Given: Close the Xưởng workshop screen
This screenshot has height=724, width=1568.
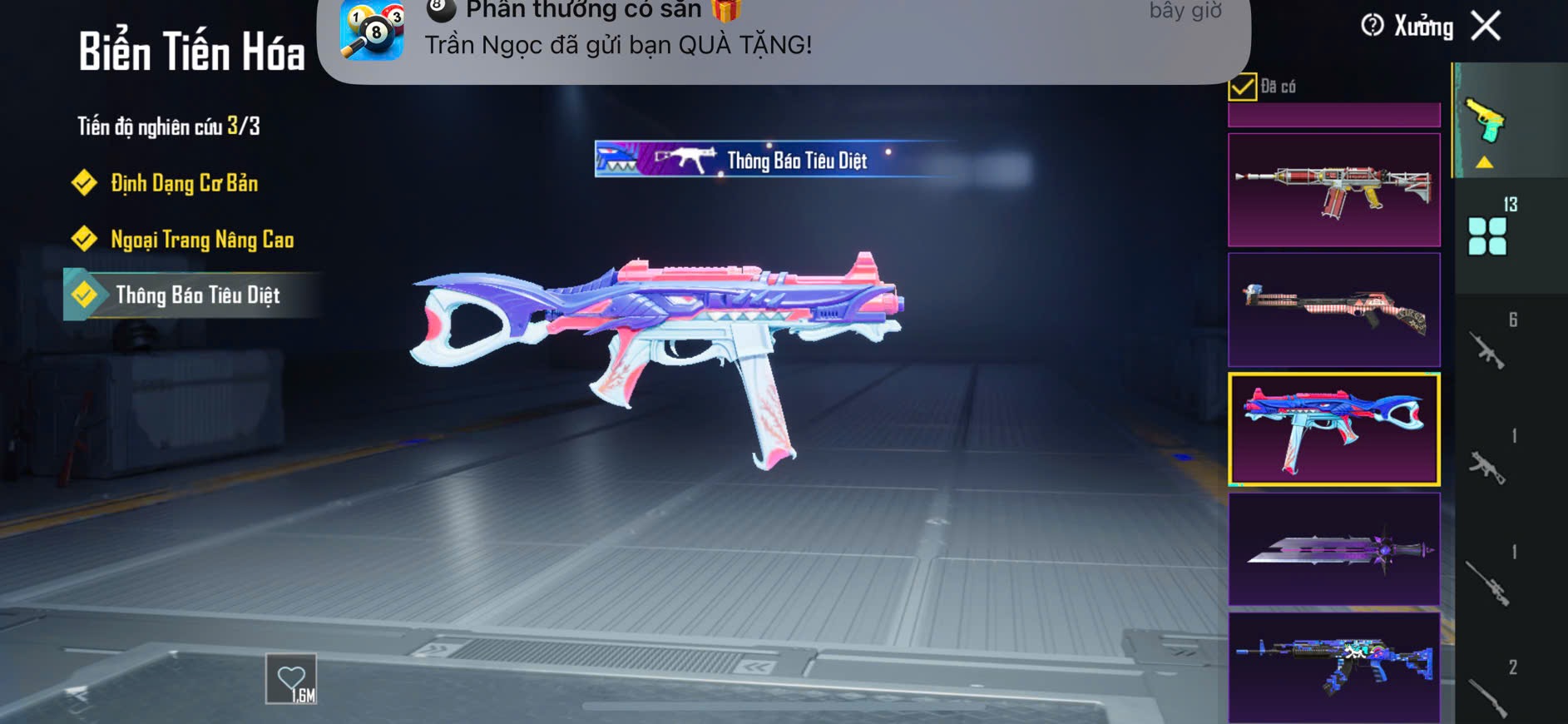Looking at the screenshot, I should pos(1486,26).
